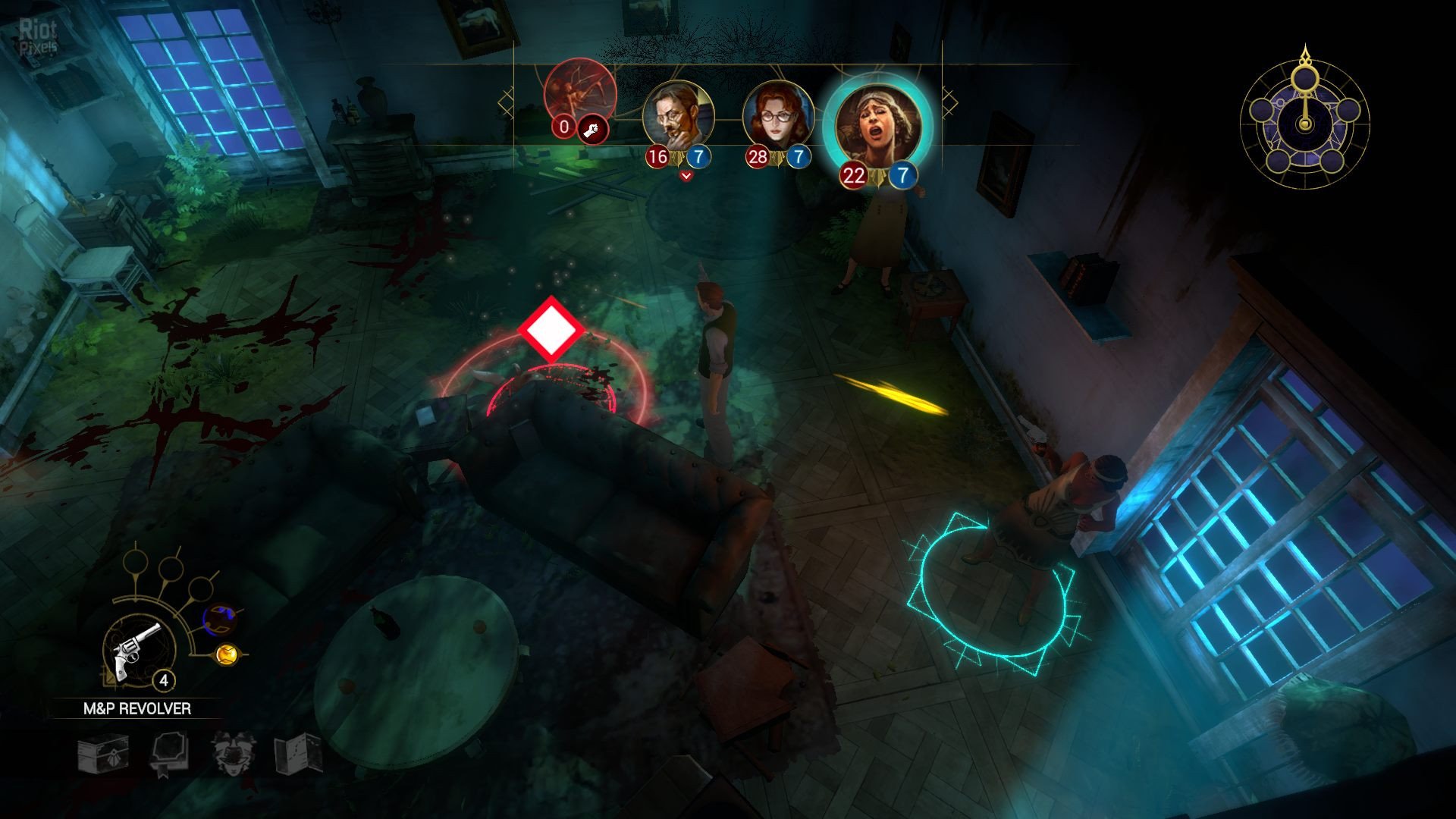The height and width of the screenshot is (819, 1456).
Task: Open the character sheet face icon
Action: coord(233,753)
